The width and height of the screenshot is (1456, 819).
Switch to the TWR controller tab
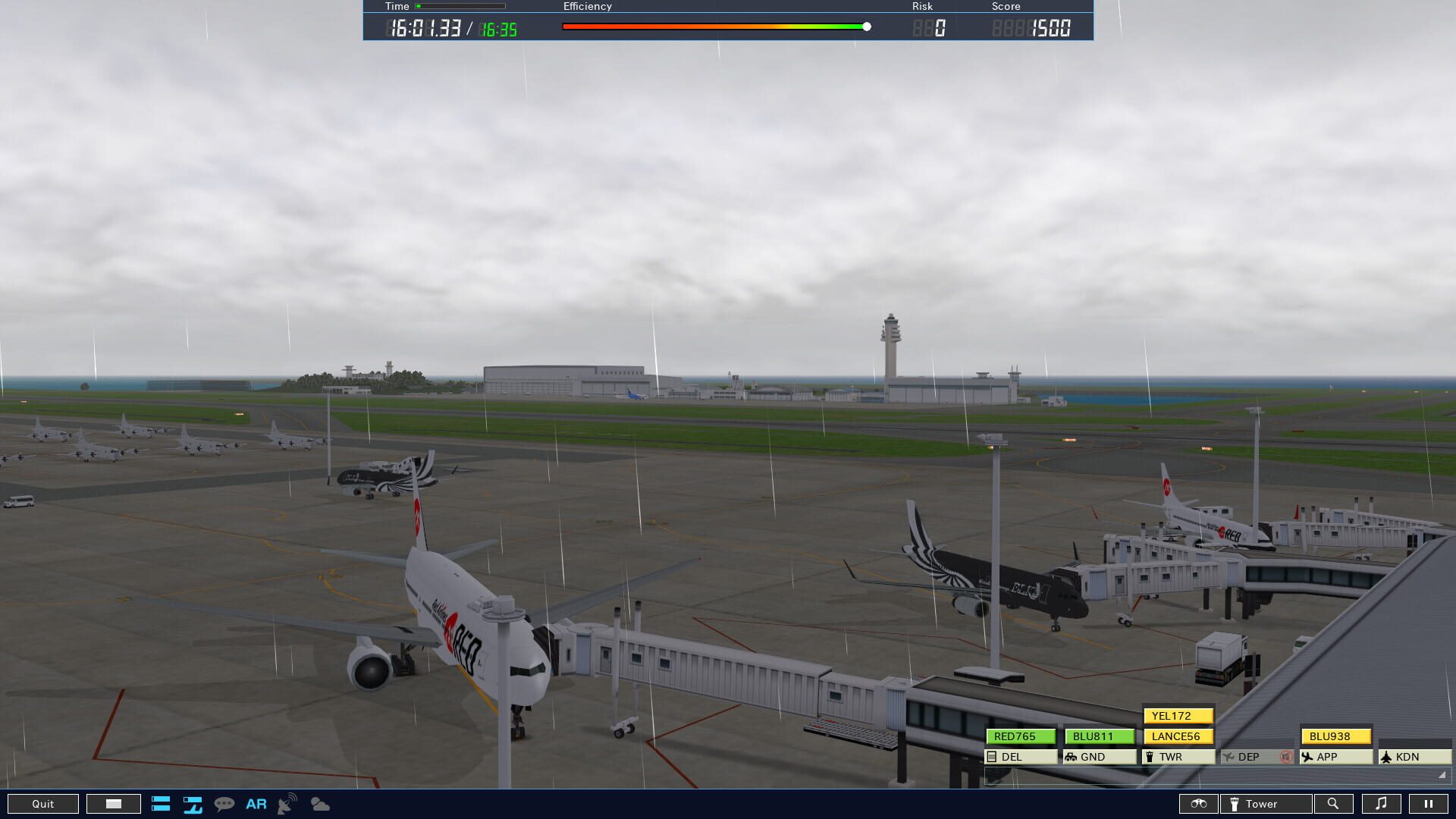[x=1178, y=756]
